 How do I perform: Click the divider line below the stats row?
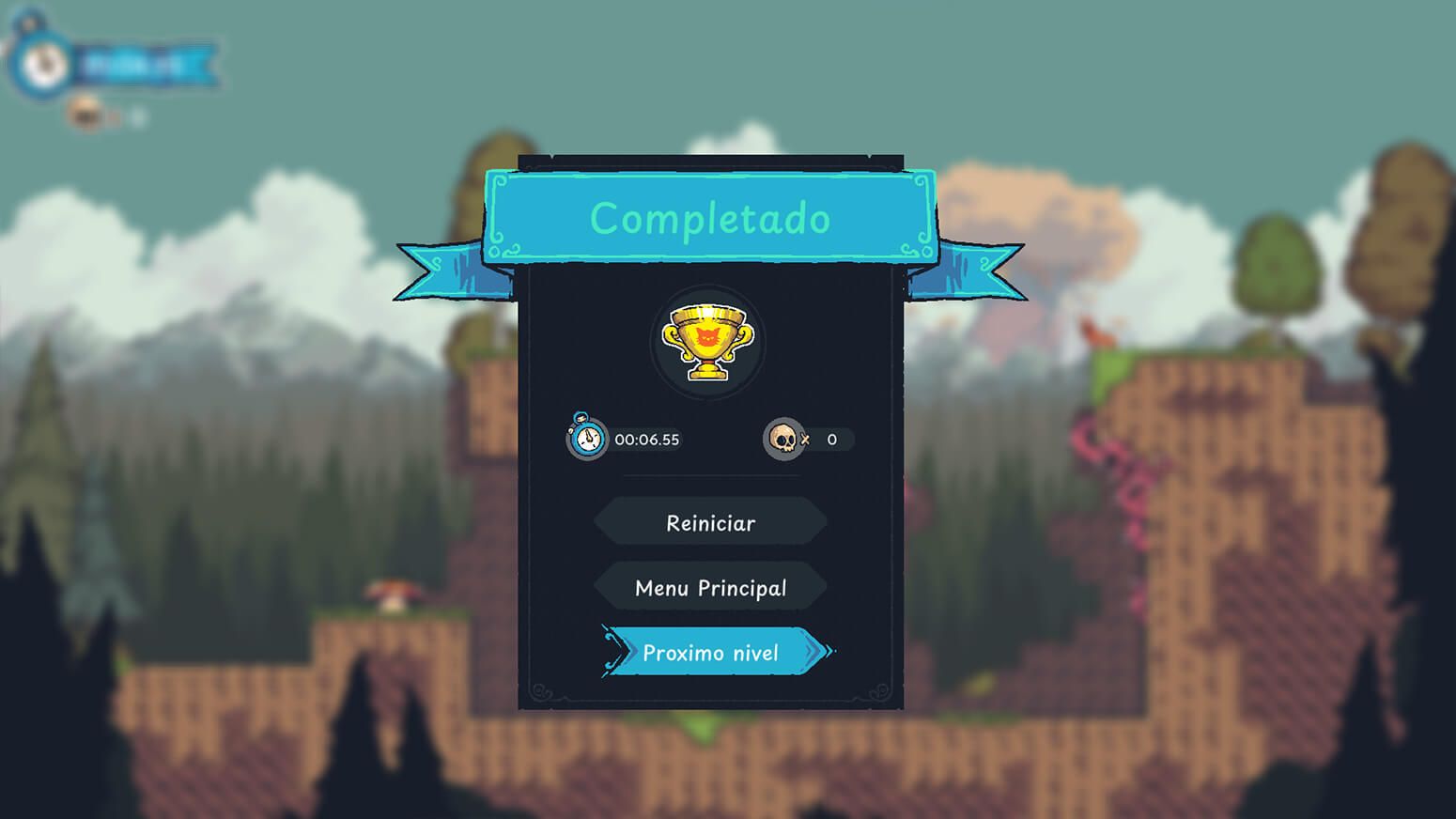click(x=709, y=475)
